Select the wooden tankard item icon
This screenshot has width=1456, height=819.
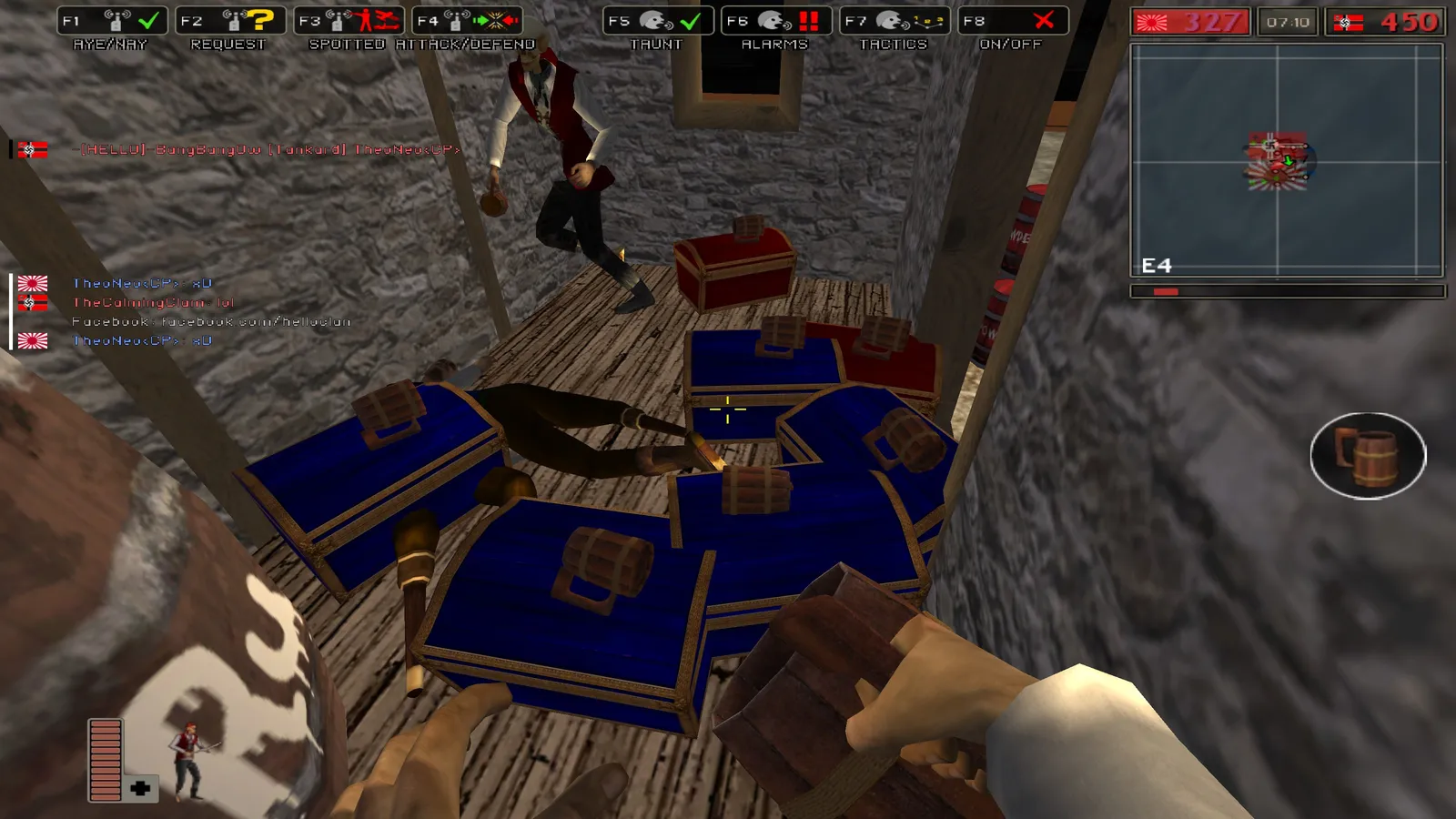click(1368, 455)
